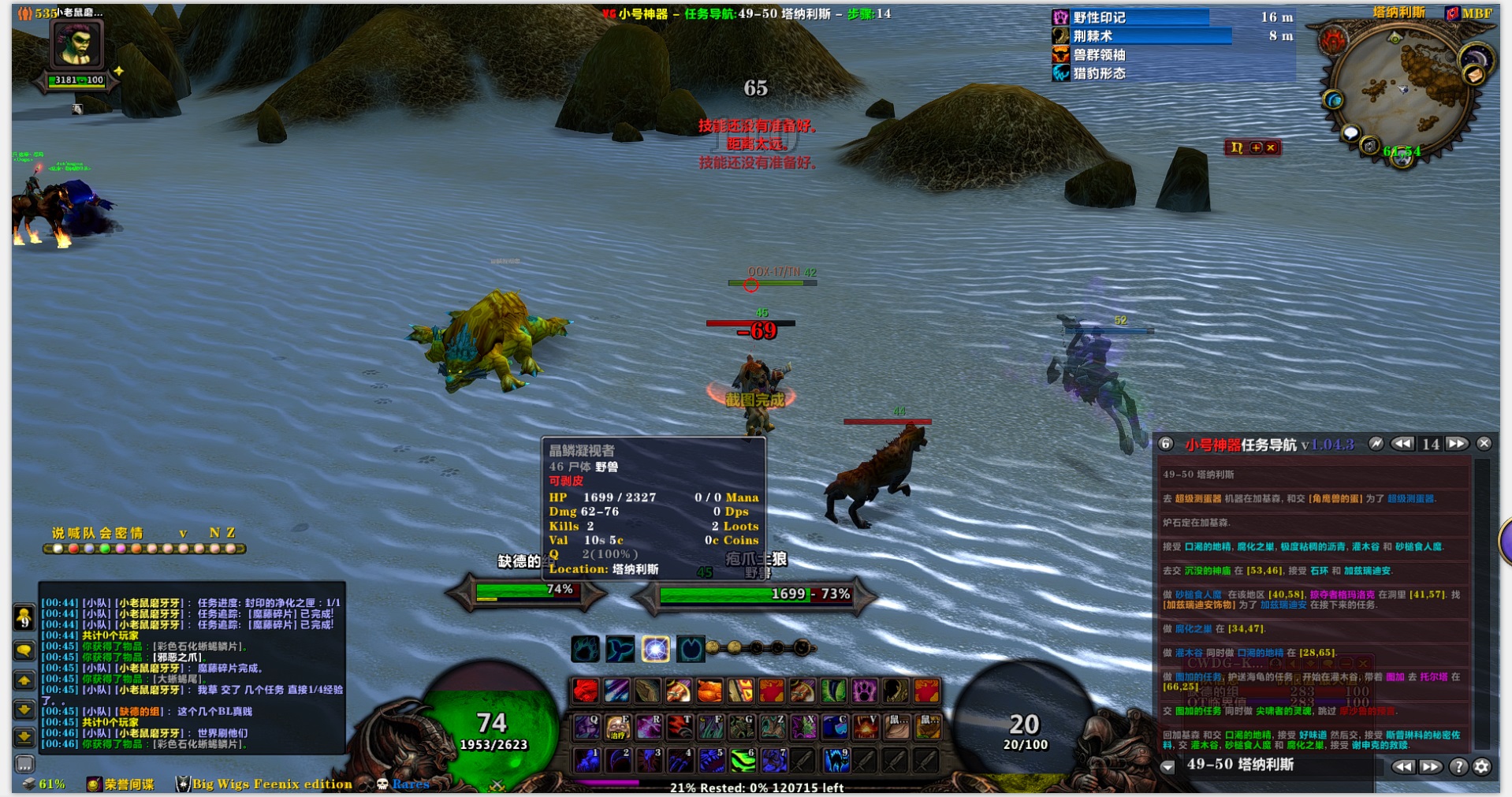Open the Big Wigs Feenix edition menu
Screen dimensions: 1512x797
[x=264, y=784]
